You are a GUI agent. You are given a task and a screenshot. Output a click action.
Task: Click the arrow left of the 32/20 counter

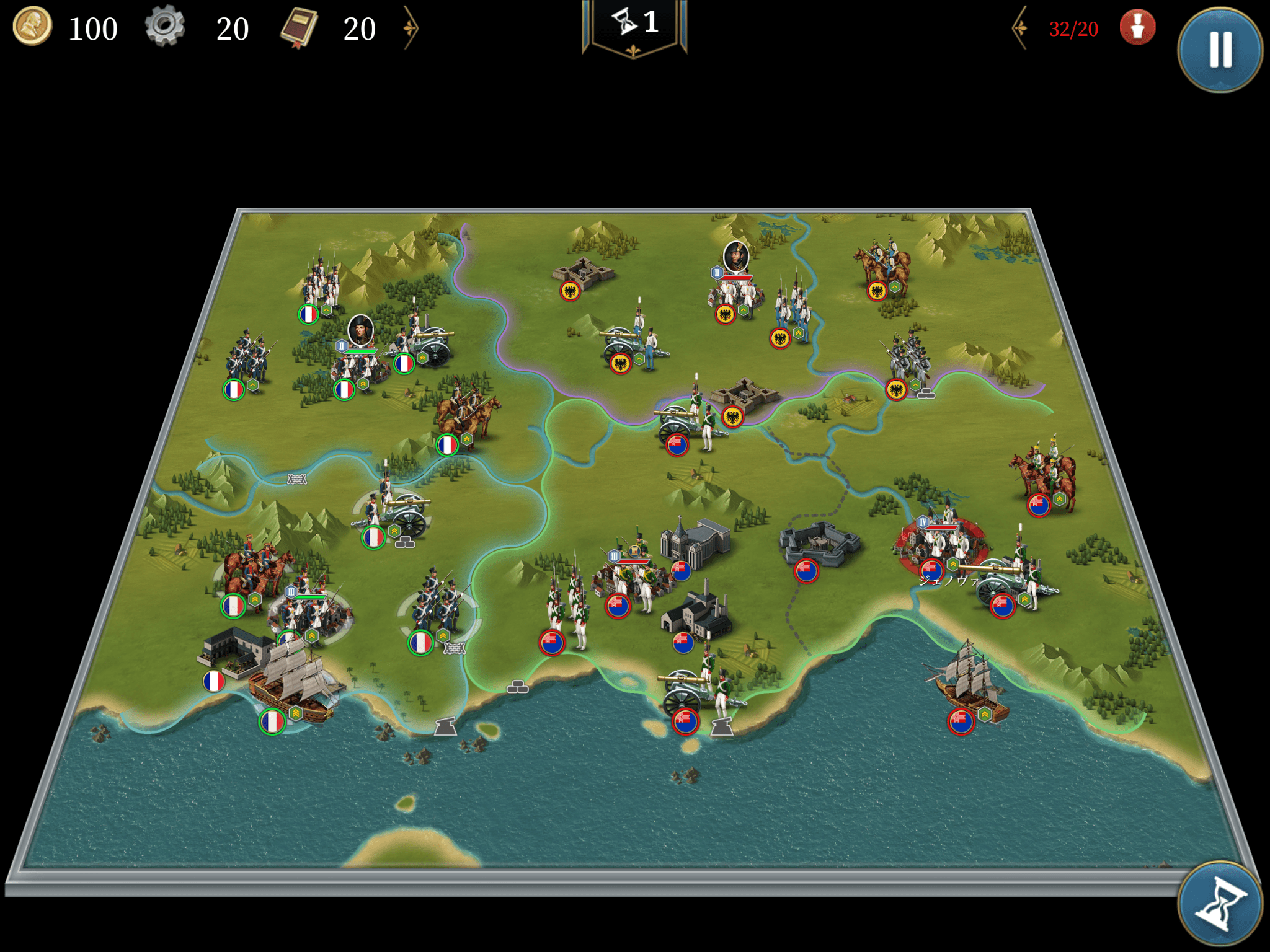(1020, 28)
